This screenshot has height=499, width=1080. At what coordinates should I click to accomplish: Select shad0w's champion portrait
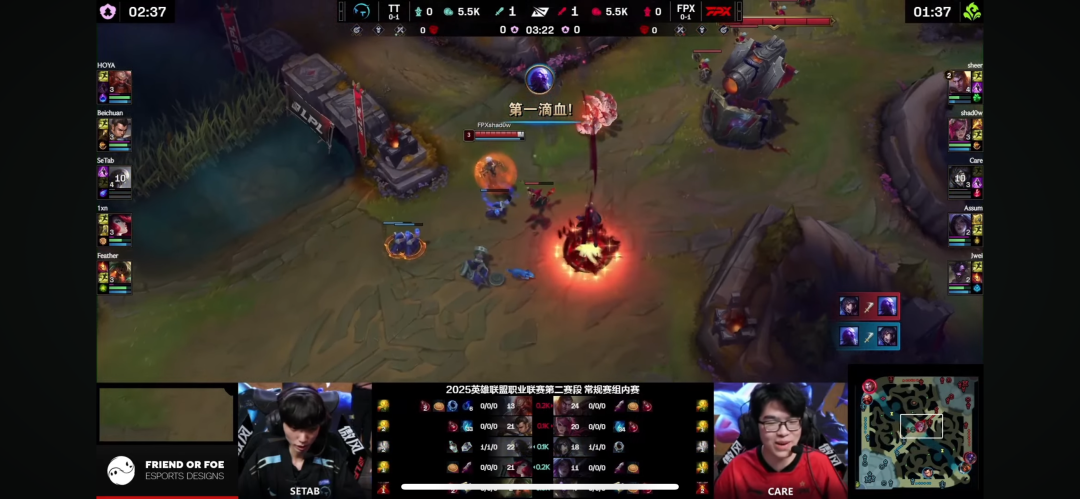click(959, 130)
